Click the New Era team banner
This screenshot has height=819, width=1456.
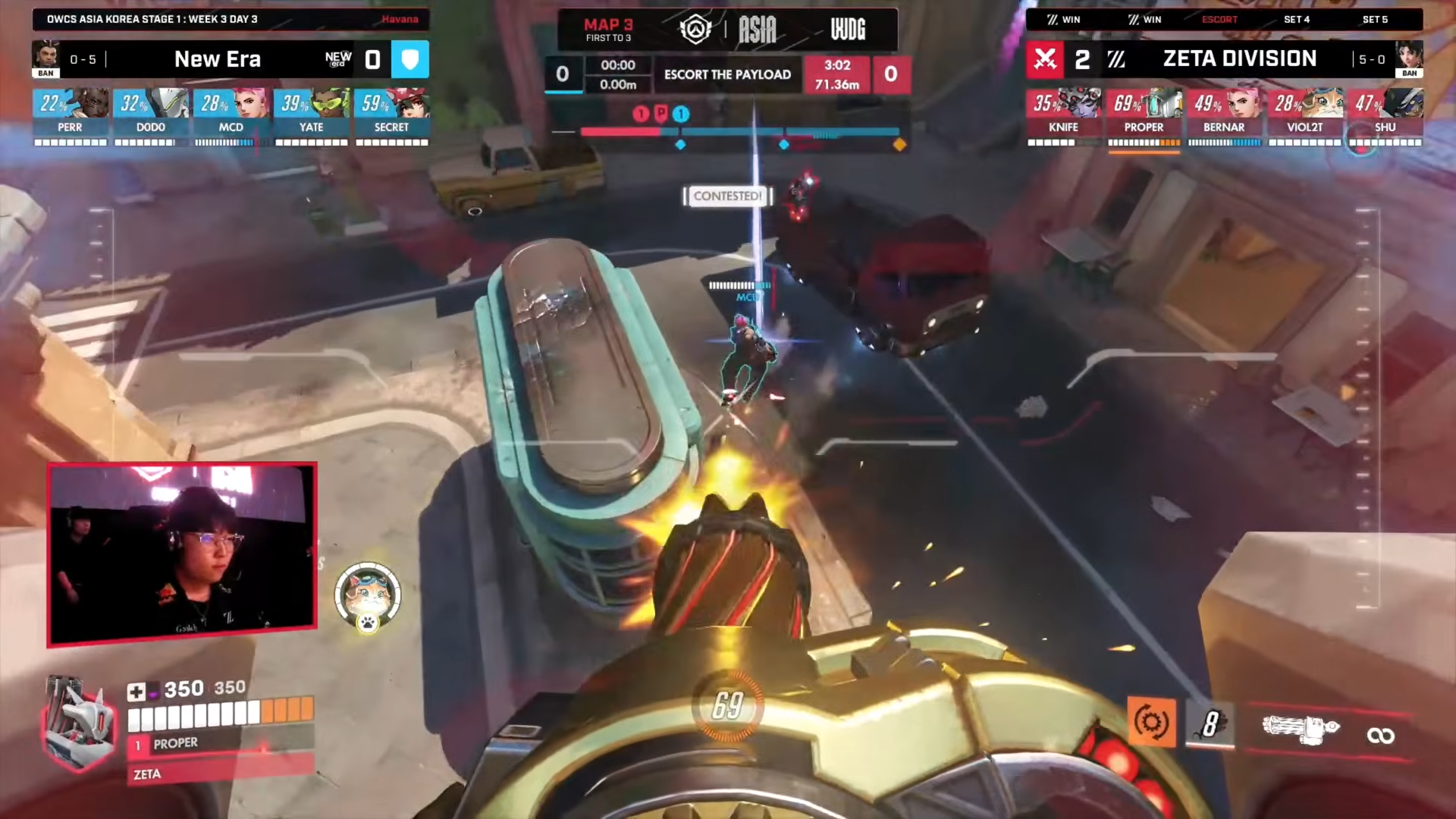[x=218, y=59]
